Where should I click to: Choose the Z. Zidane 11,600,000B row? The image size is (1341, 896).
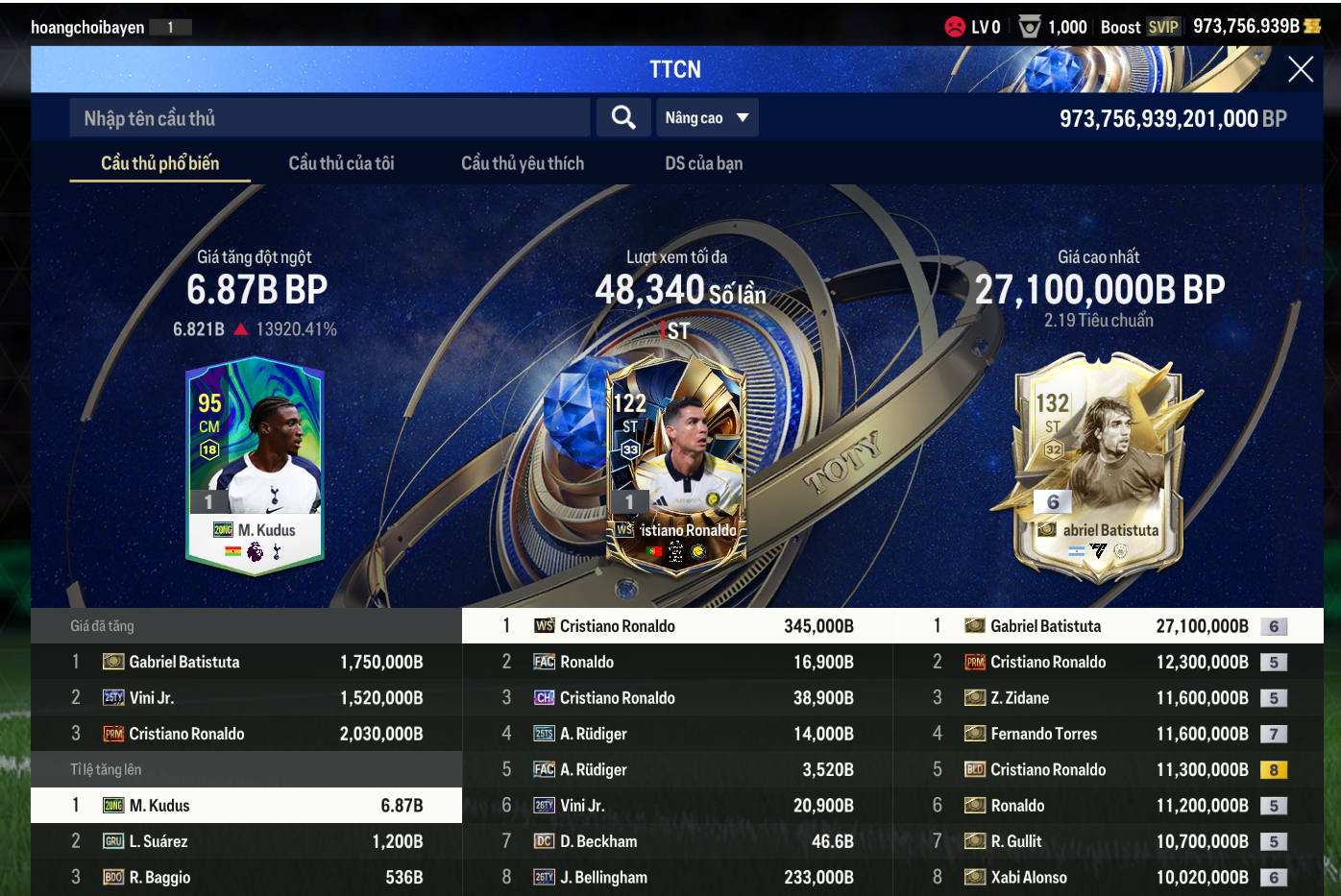1108,698
